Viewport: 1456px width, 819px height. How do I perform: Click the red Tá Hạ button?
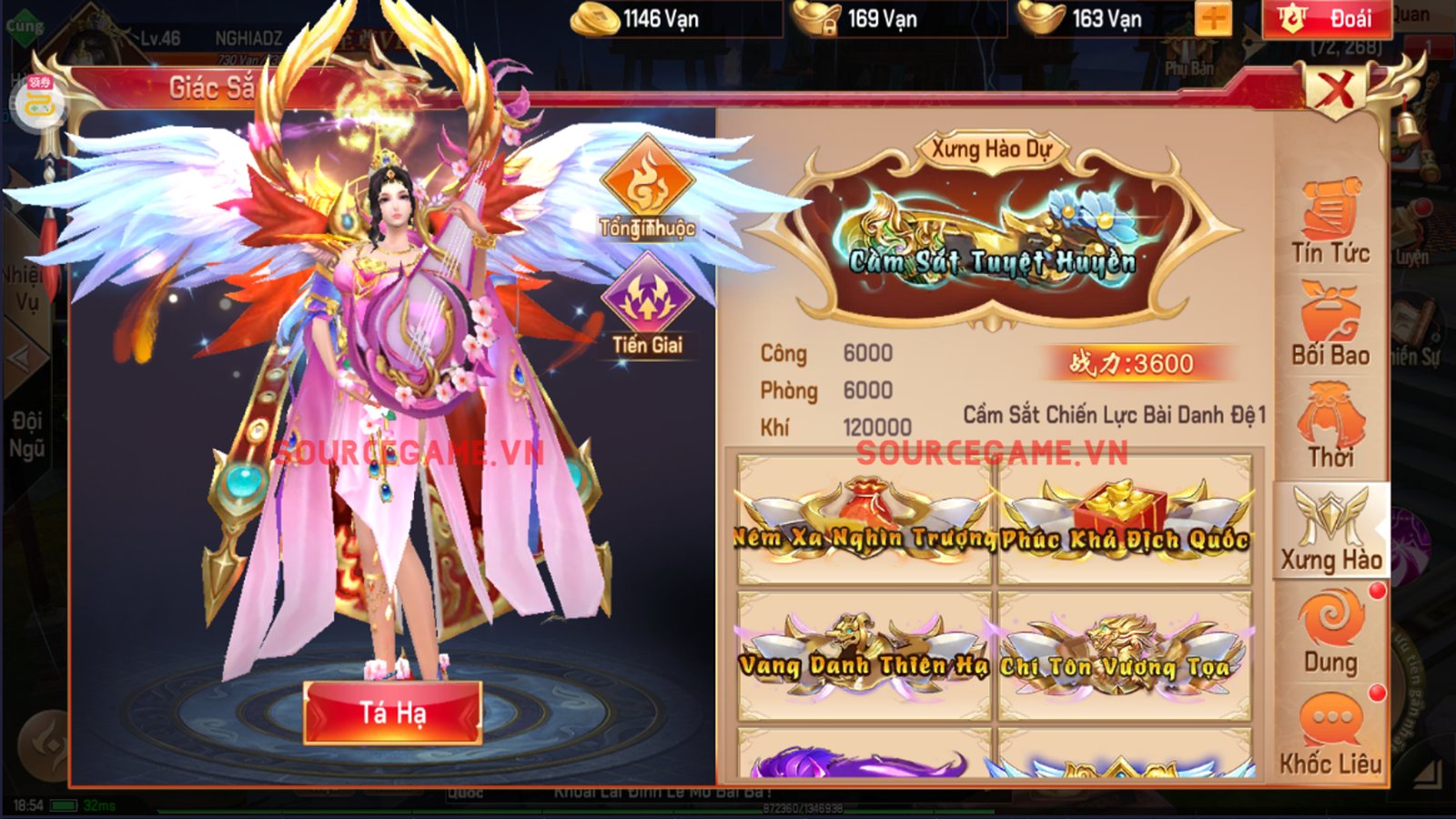[392, 713]
